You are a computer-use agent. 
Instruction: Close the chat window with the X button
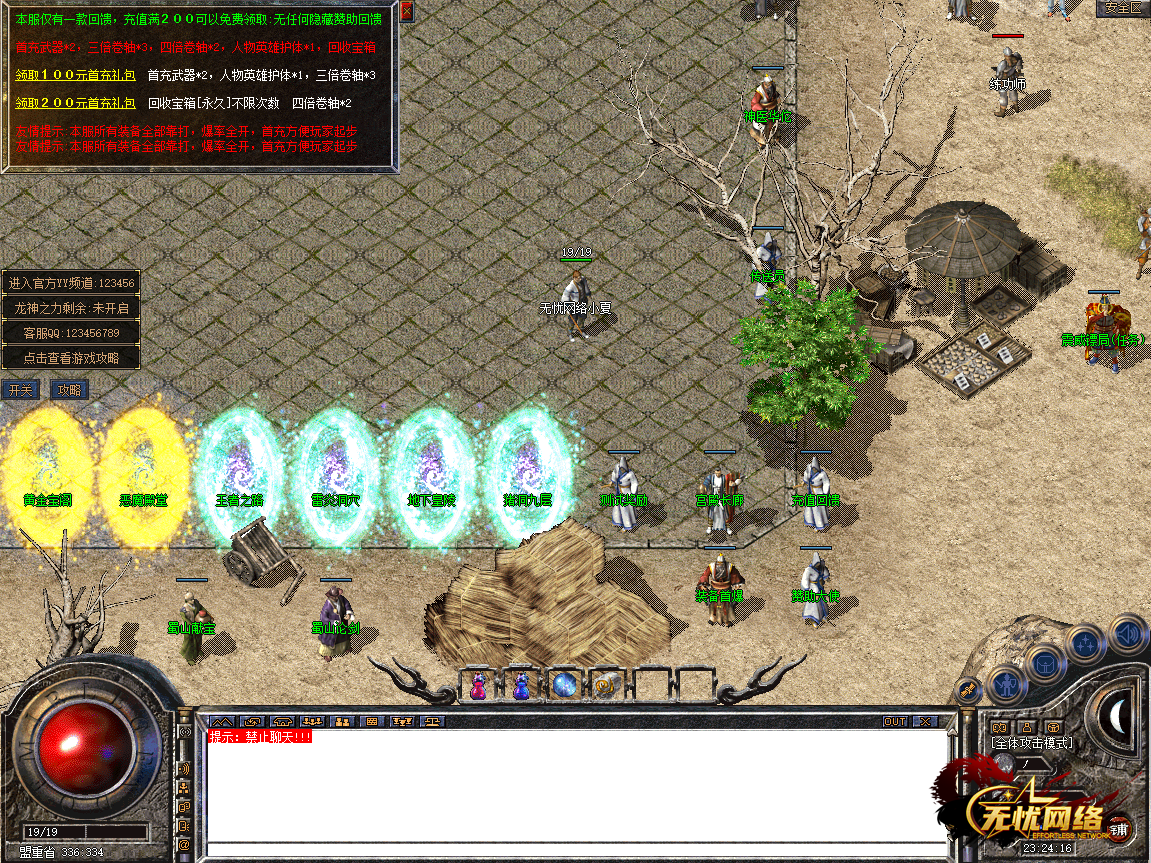[x=925, y=721]
